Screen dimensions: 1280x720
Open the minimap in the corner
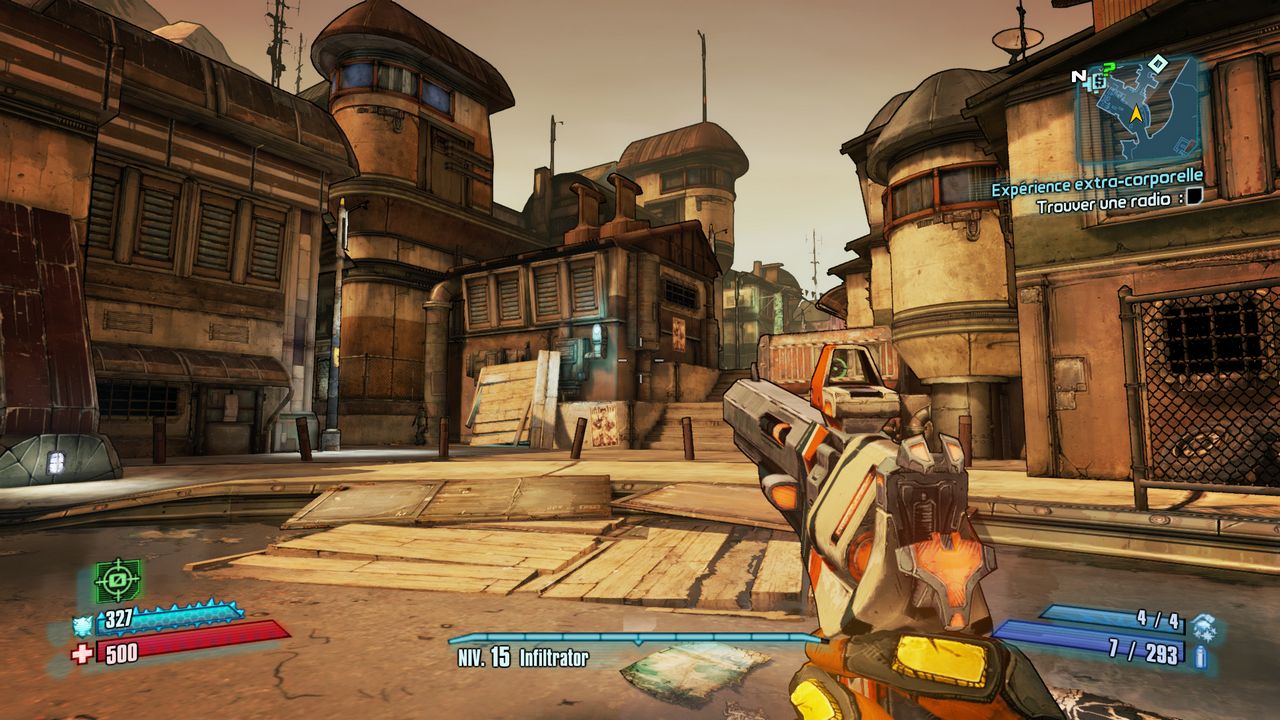[1138, 110]
